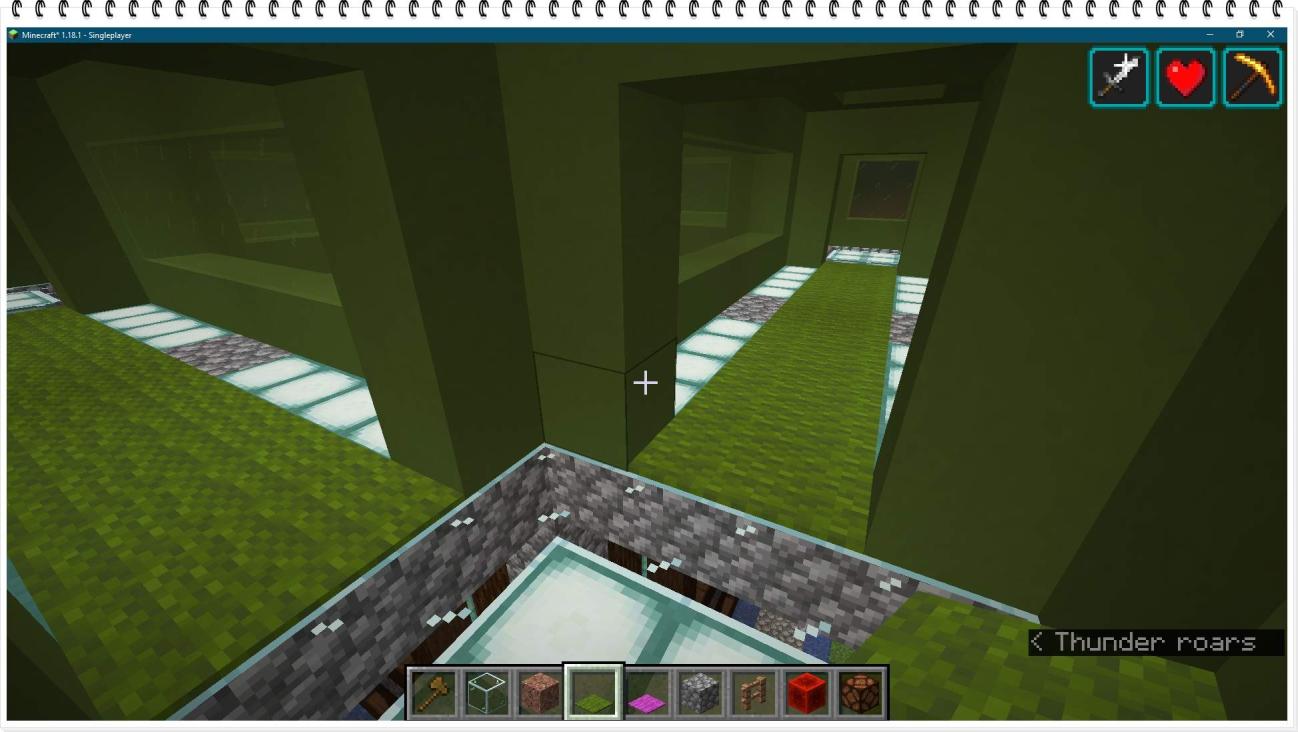Viewport: 1298px width, 732px height.
Task: Toggle the heart health indicator
Action: pyautogui.click(x=1185, y=77)
